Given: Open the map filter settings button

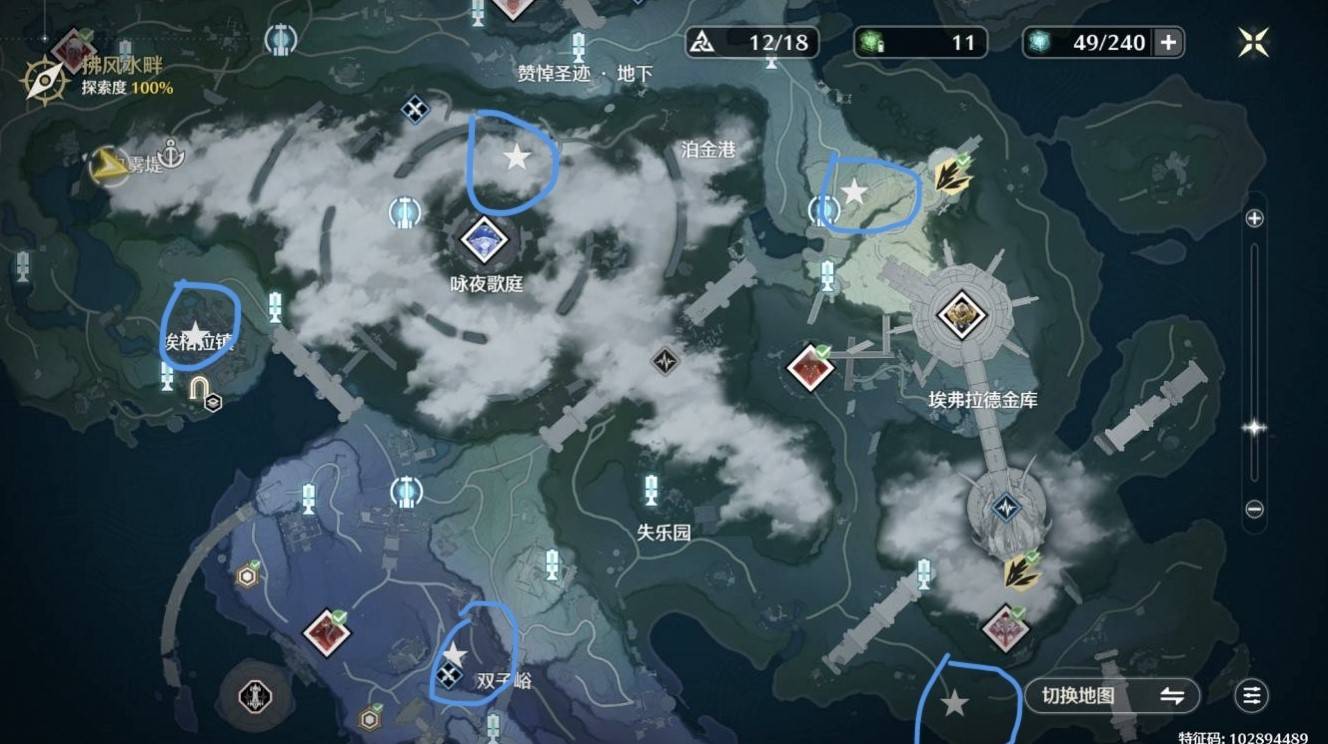Looking at the screenshot, I should tap(1251, 696).
